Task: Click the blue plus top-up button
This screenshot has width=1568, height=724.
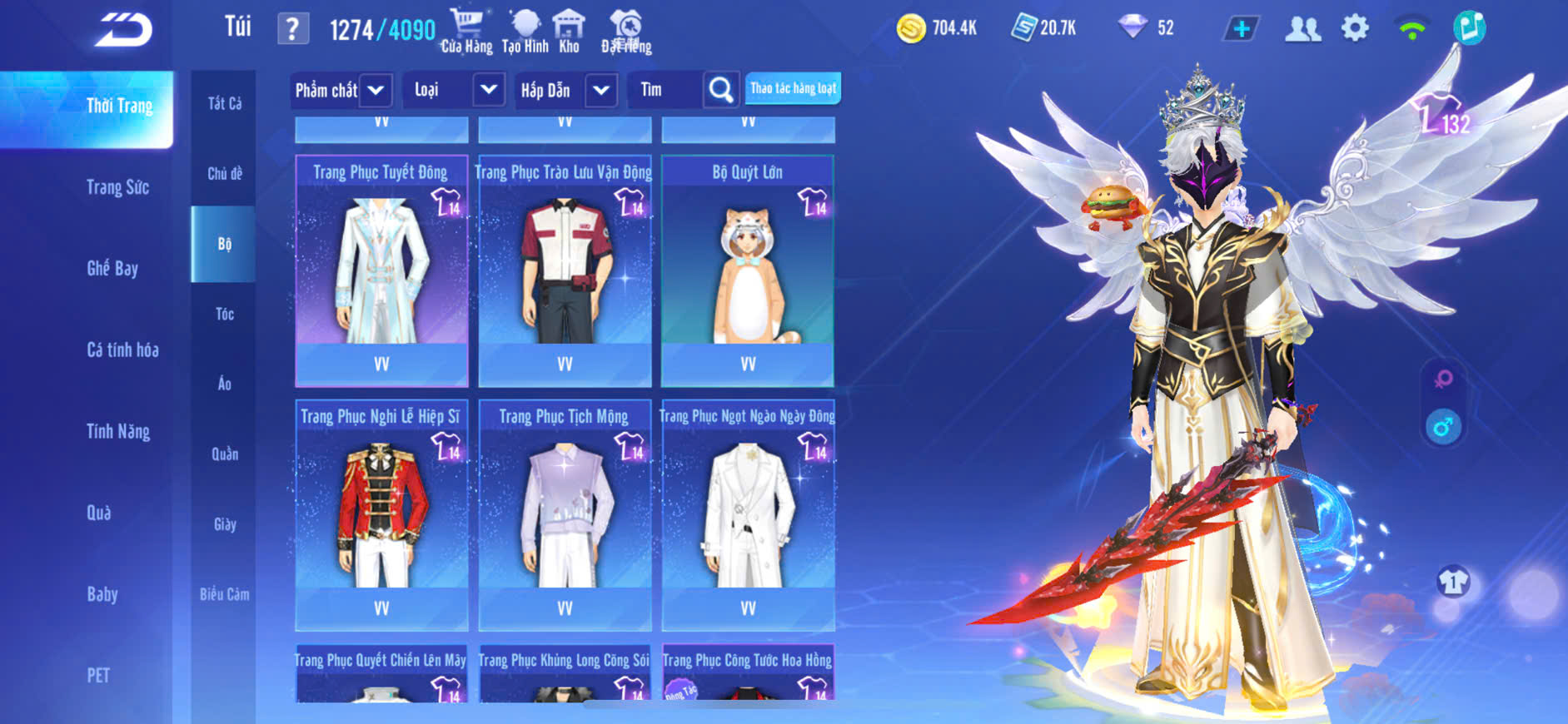Action: coord(1241,29)
